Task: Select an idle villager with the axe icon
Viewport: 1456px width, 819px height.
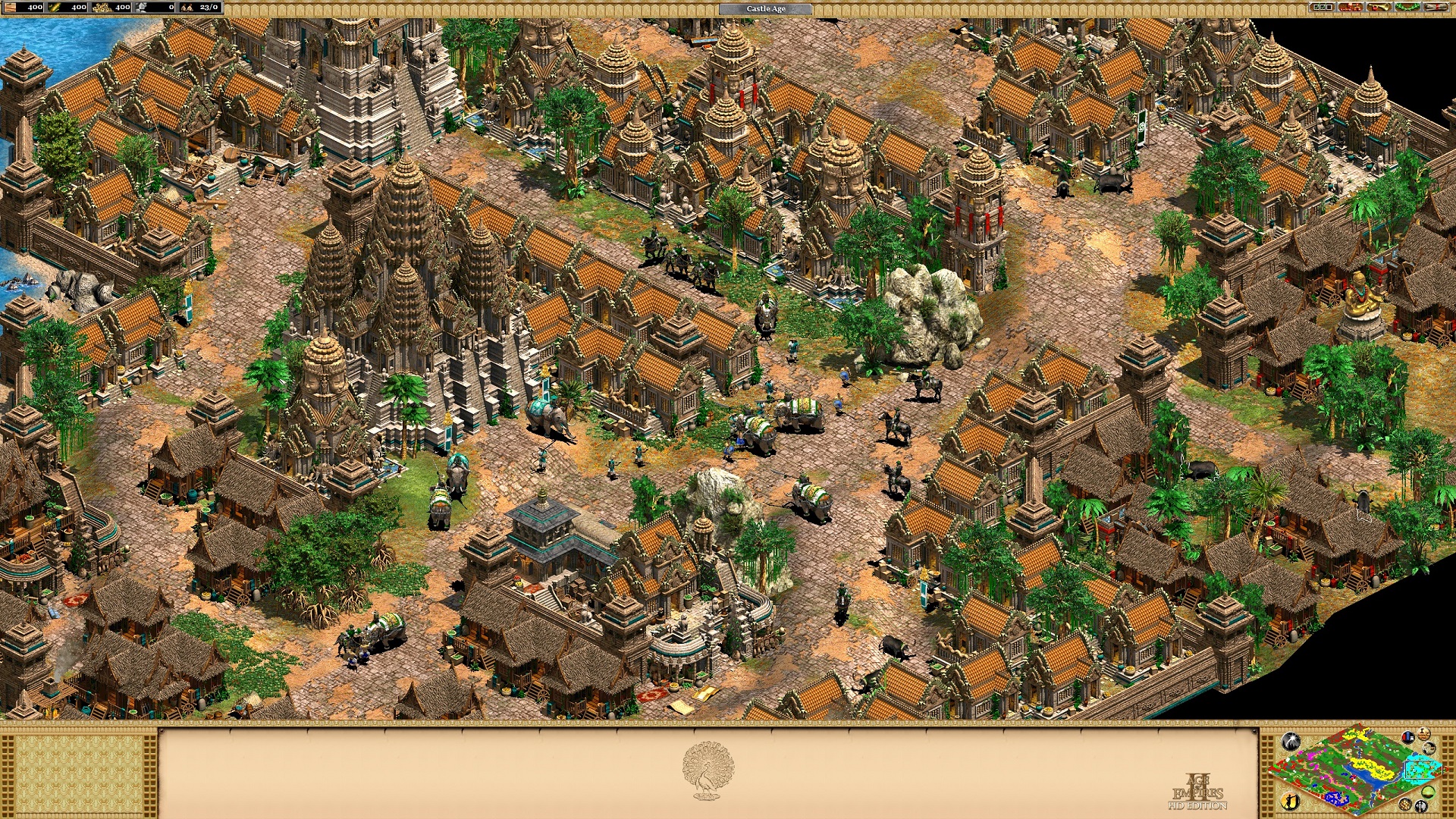Action: [1420, 805]
